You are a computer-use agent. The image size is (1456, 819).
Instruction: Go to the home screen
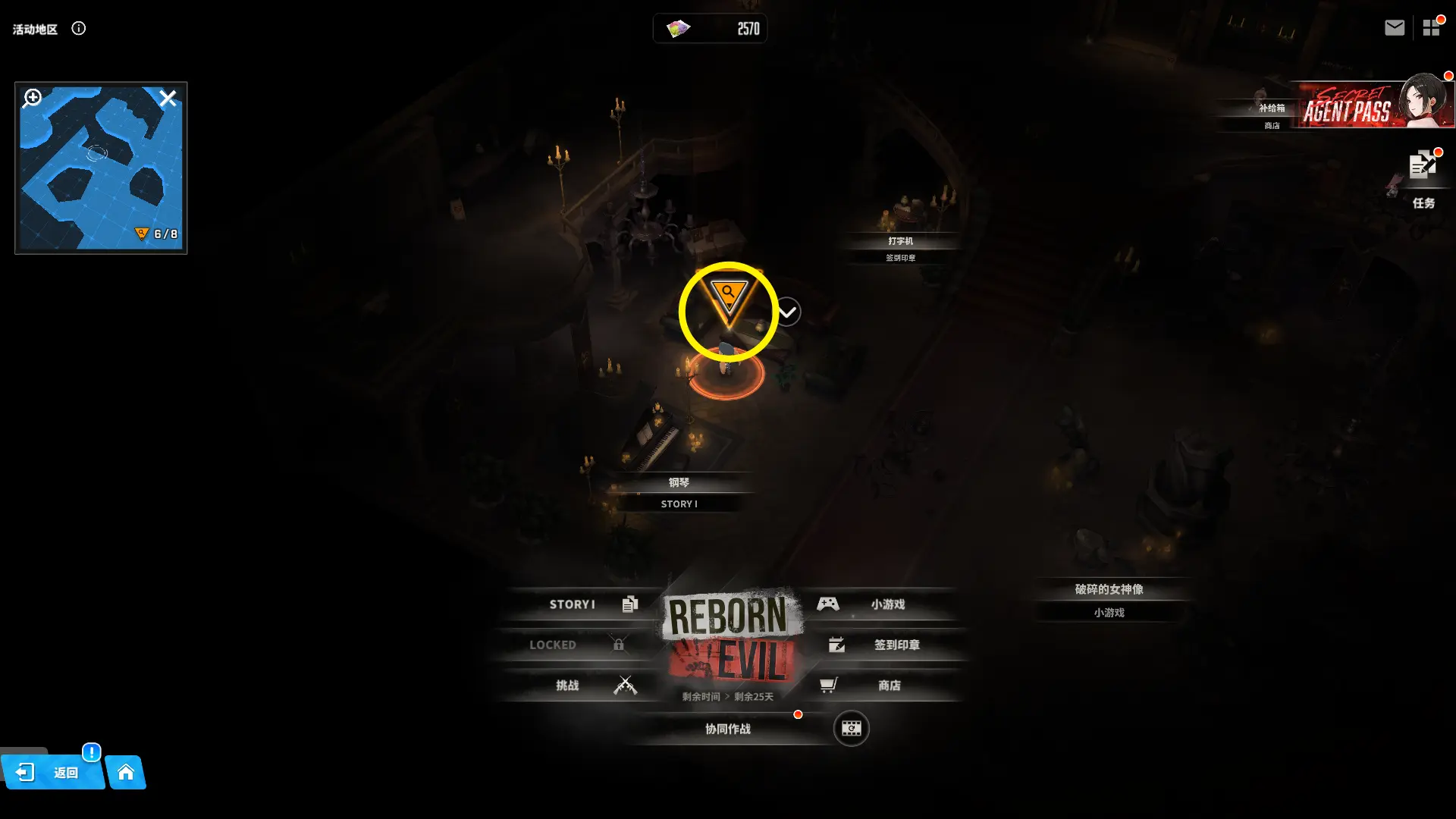point(126,773)
